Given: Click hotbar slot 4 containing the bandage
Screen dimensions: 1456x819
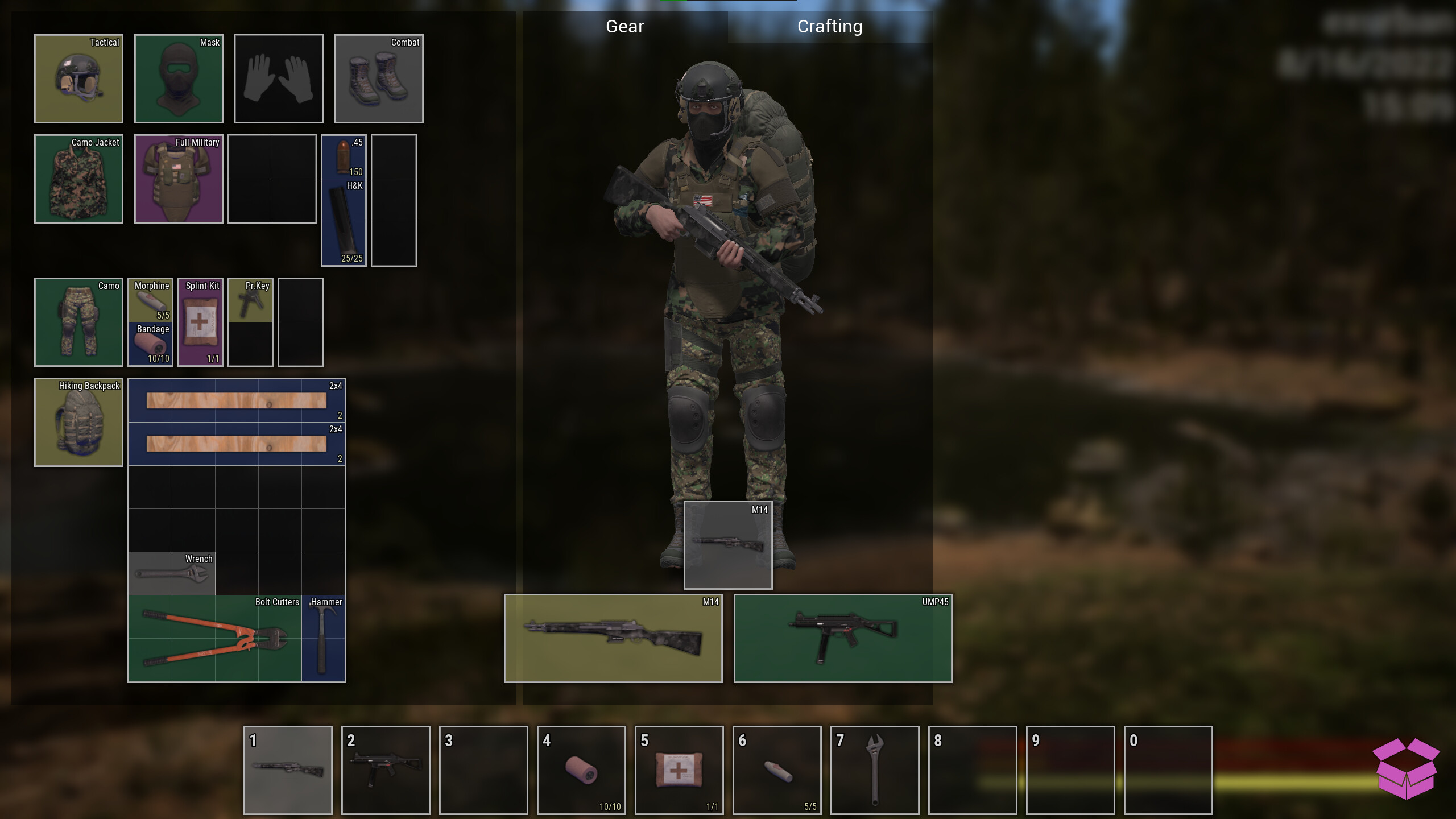Looking at the screenshot, I should [x=581, y=771].
